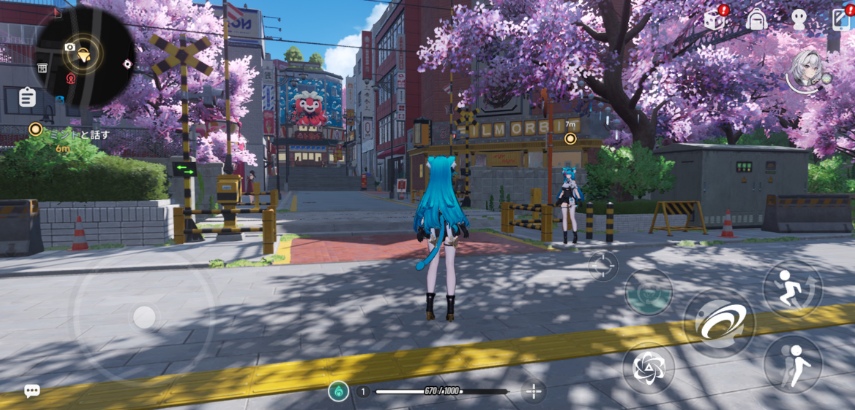Activate the green-tinted skill button
This screenshot has height=410, width=855.
648,293
